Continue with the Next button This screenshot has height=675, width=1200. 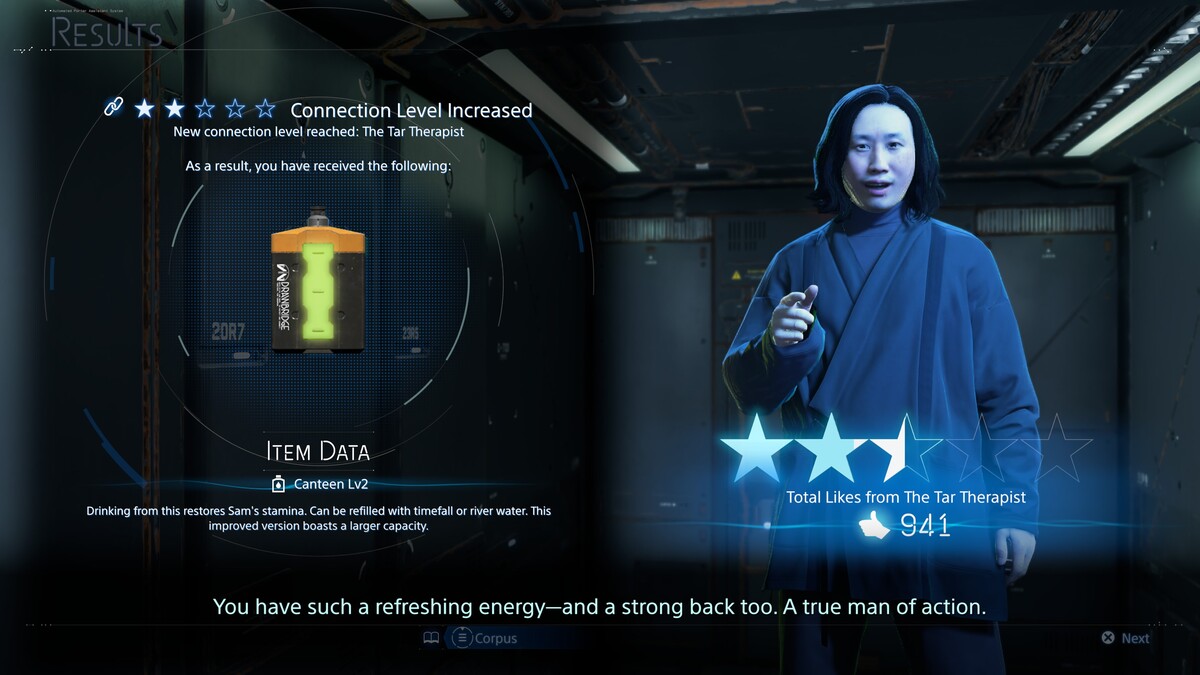[1125, 638]
